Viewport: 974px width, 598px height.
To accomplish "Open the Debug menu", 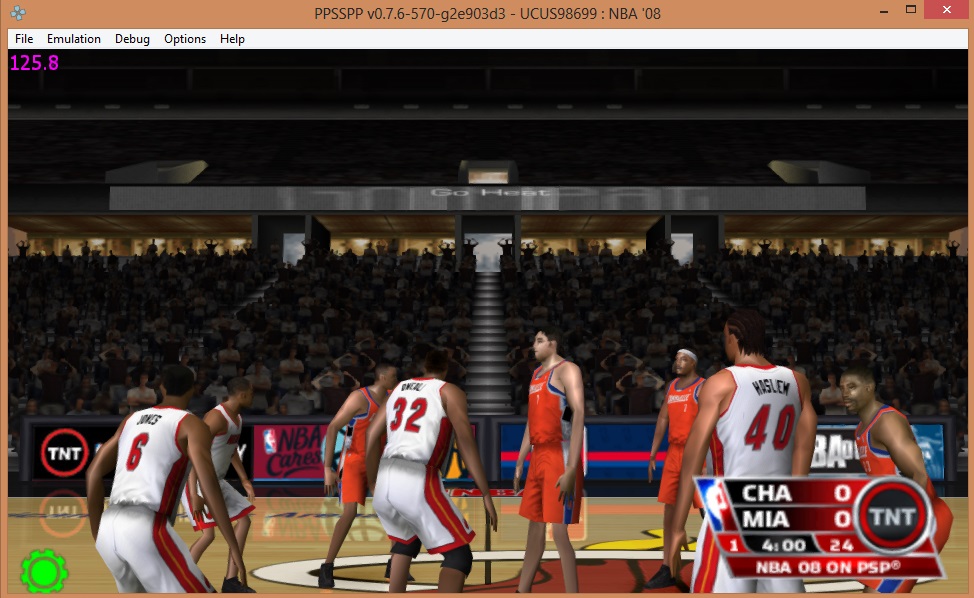I will coord(132,39).
